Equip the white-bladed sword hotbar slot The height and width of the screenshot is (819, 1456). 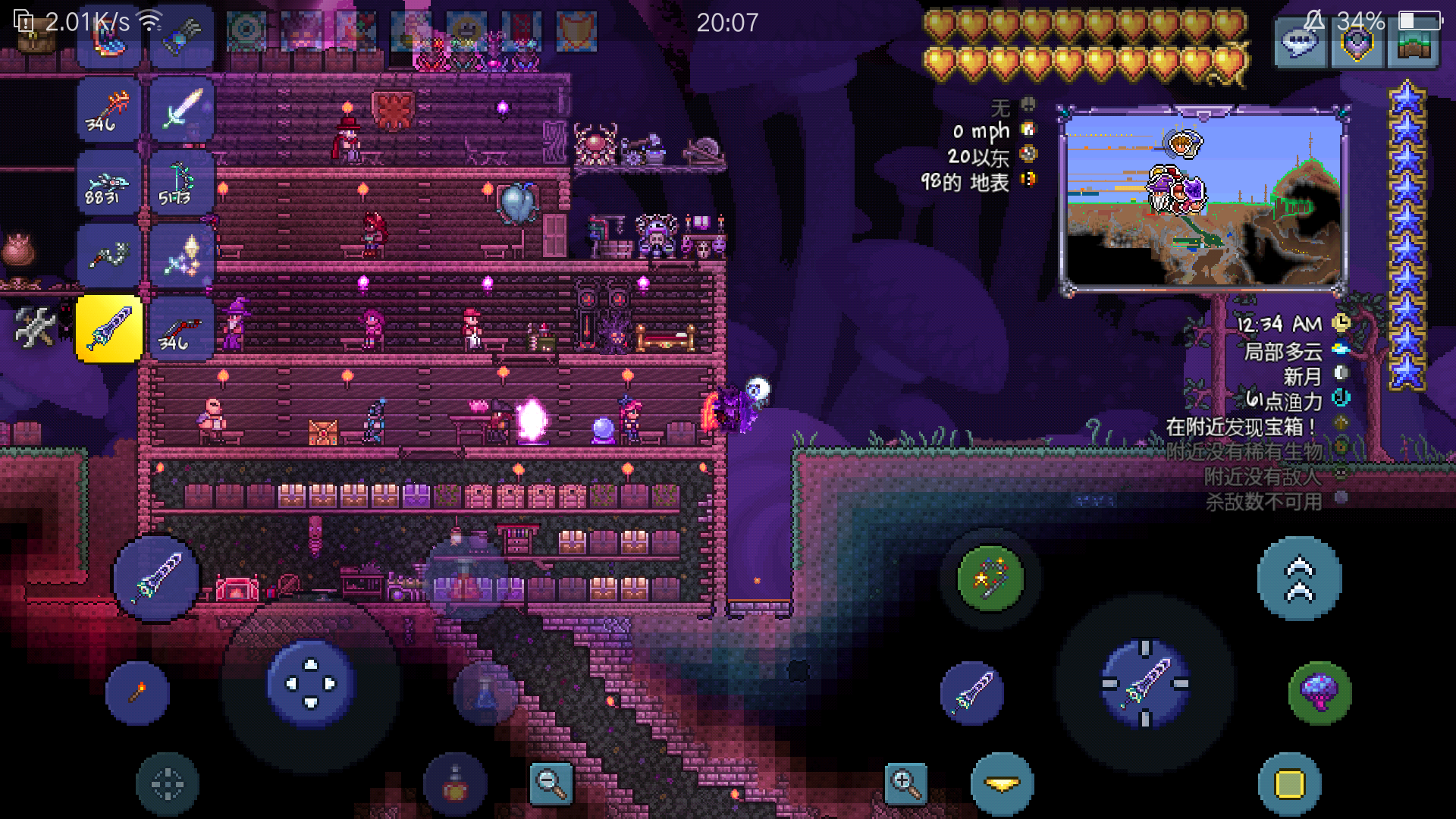pyautogui.click(x=180, y=111)
